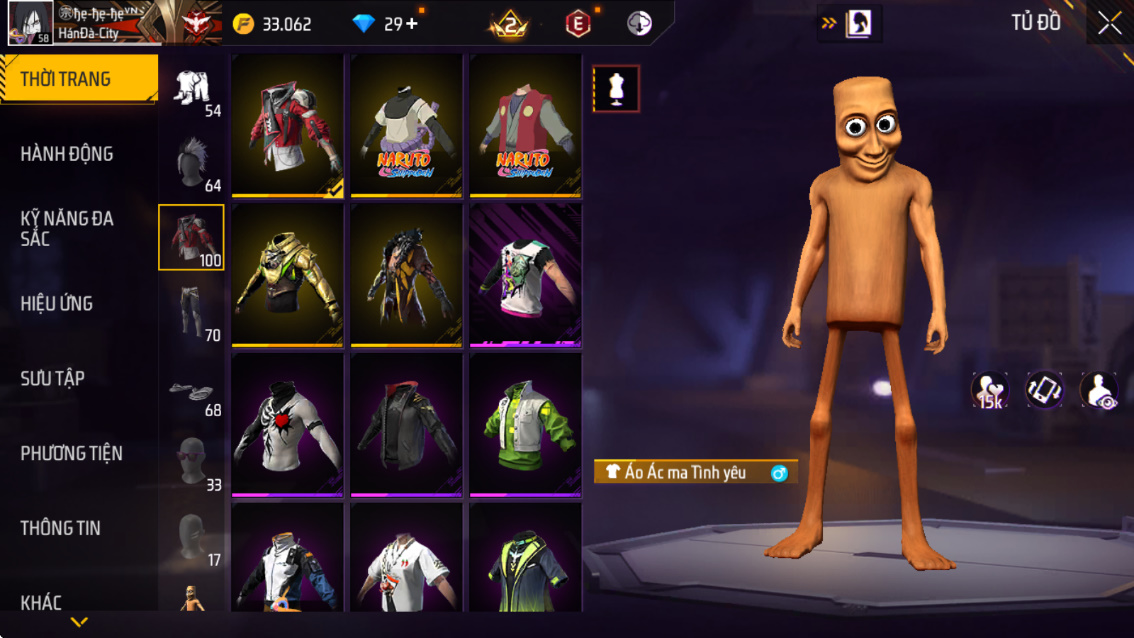The image size is (1134, 638).
Task: Select the mohawk head subcategory
Action: [x=192, y=164]
